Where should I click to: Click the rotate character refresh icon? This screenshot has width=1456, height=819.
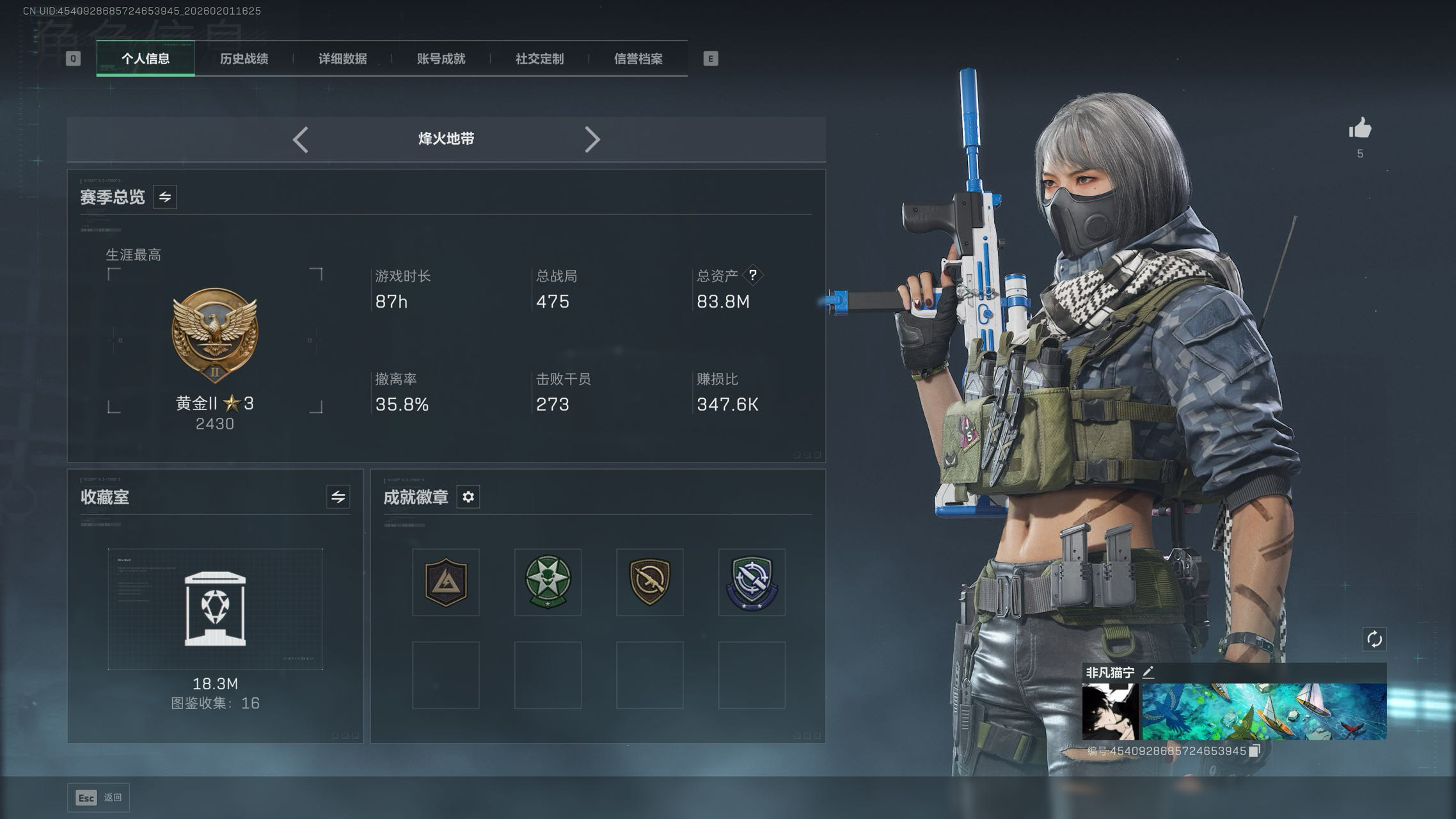tap(1374, 639)
